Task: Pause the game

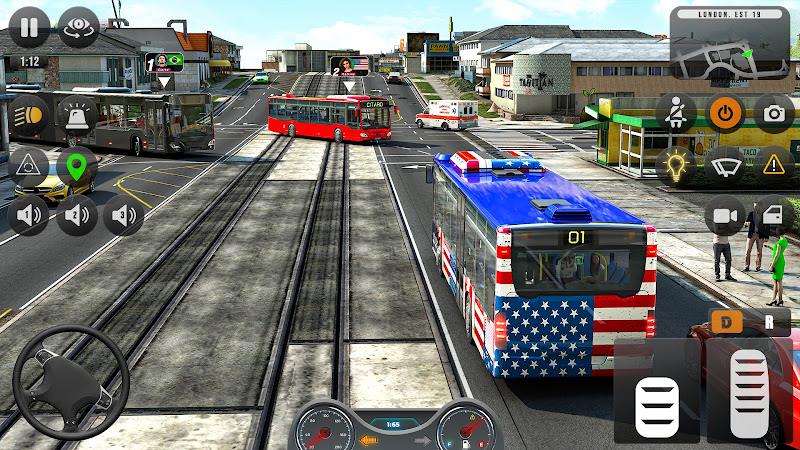Action: (x=28, y=28)
